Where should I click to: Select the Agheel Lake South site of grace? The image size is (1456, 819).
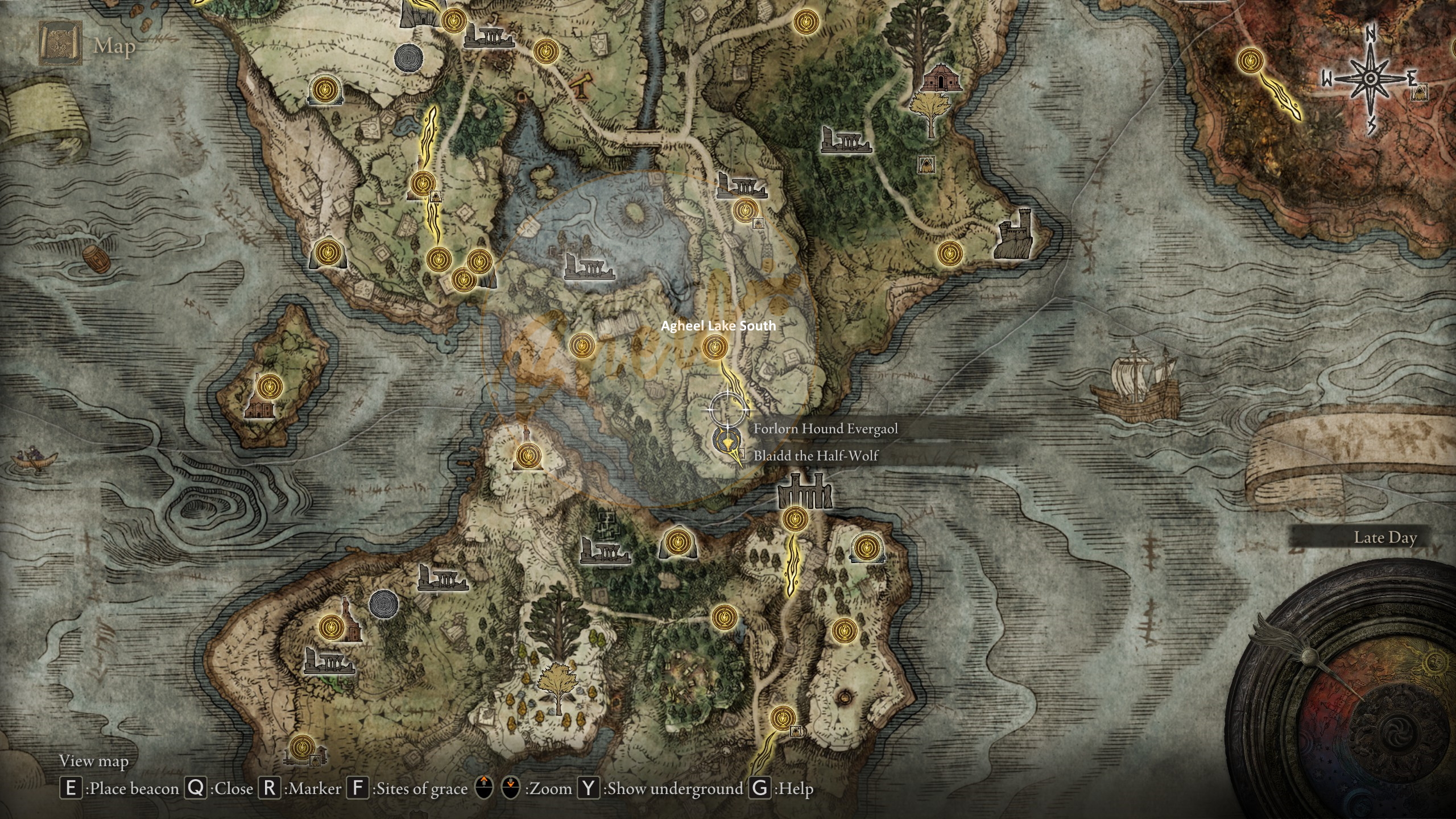click(715, 346)
